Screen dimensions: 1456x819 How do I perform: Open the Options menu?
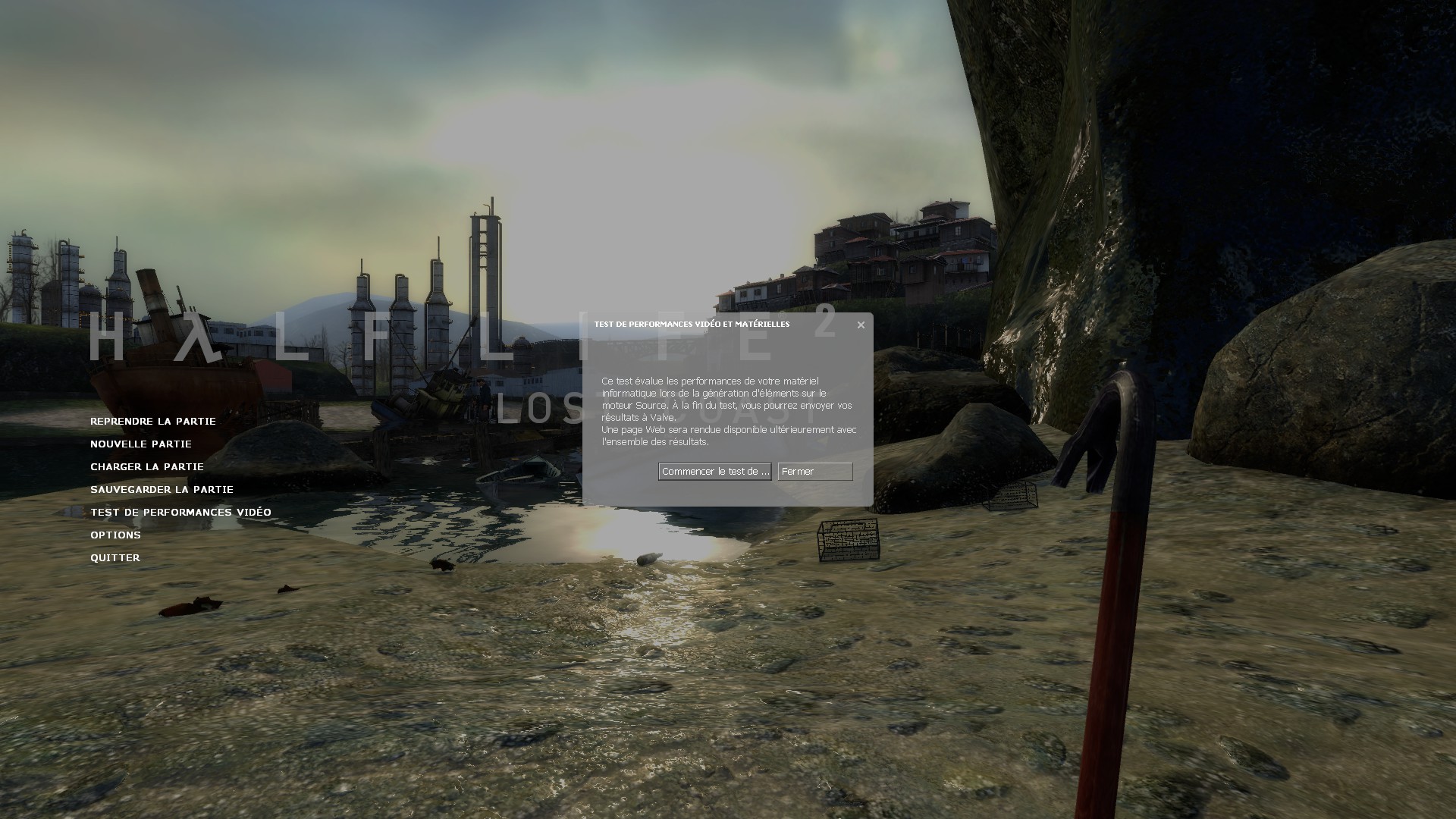coord(115,535)
